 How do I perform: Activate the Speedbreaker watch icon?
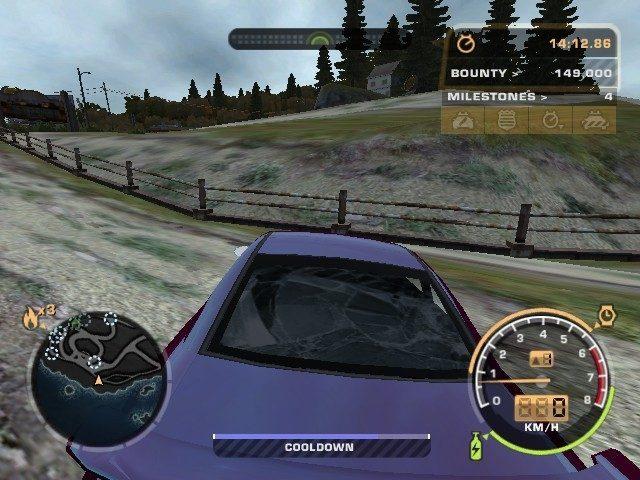tap(606, 317)
